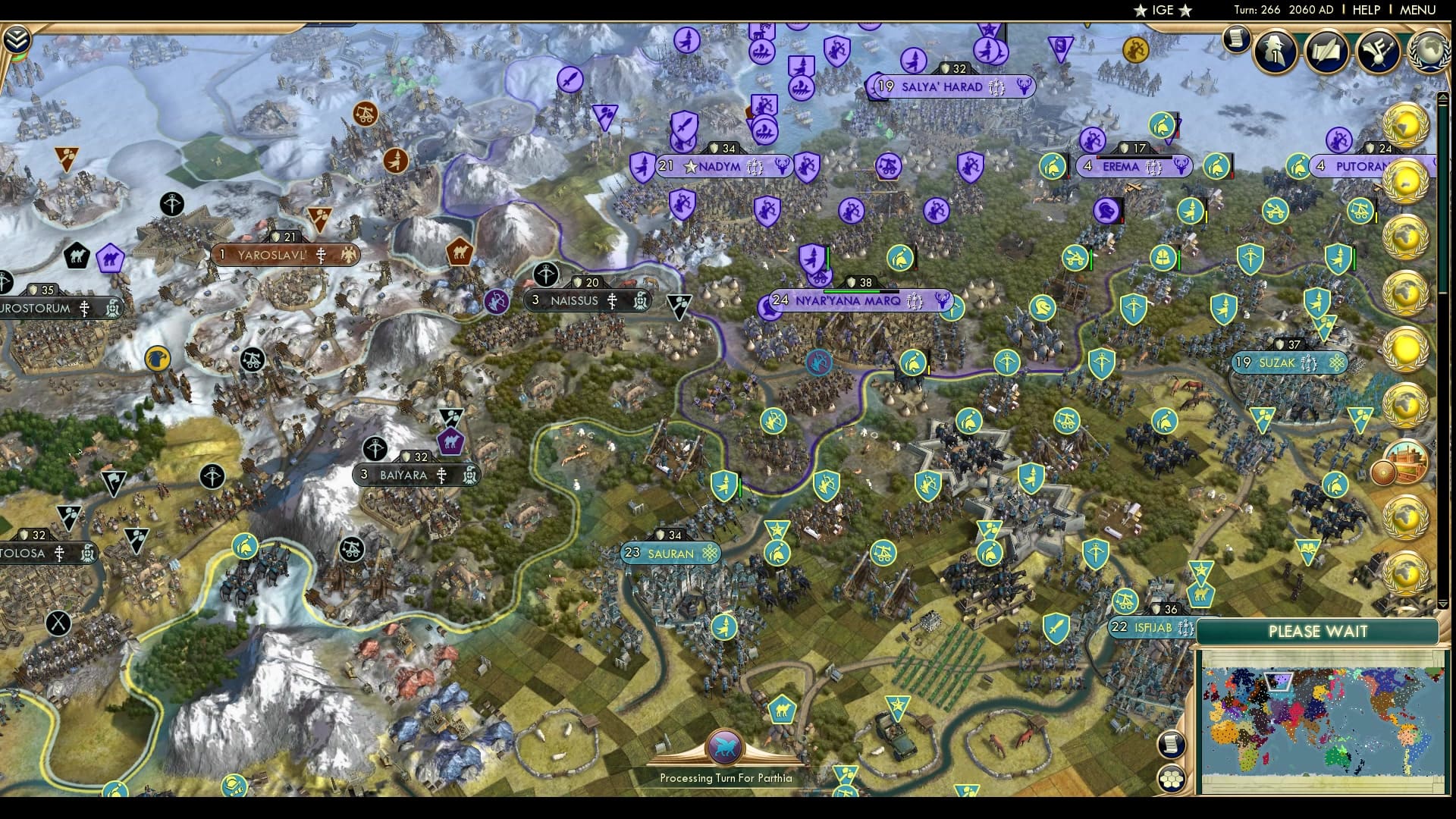Toggle Strategic View with the hex tiles button
The height and width of the screenshot is (819, 1456).
[x=1171, y=778]
